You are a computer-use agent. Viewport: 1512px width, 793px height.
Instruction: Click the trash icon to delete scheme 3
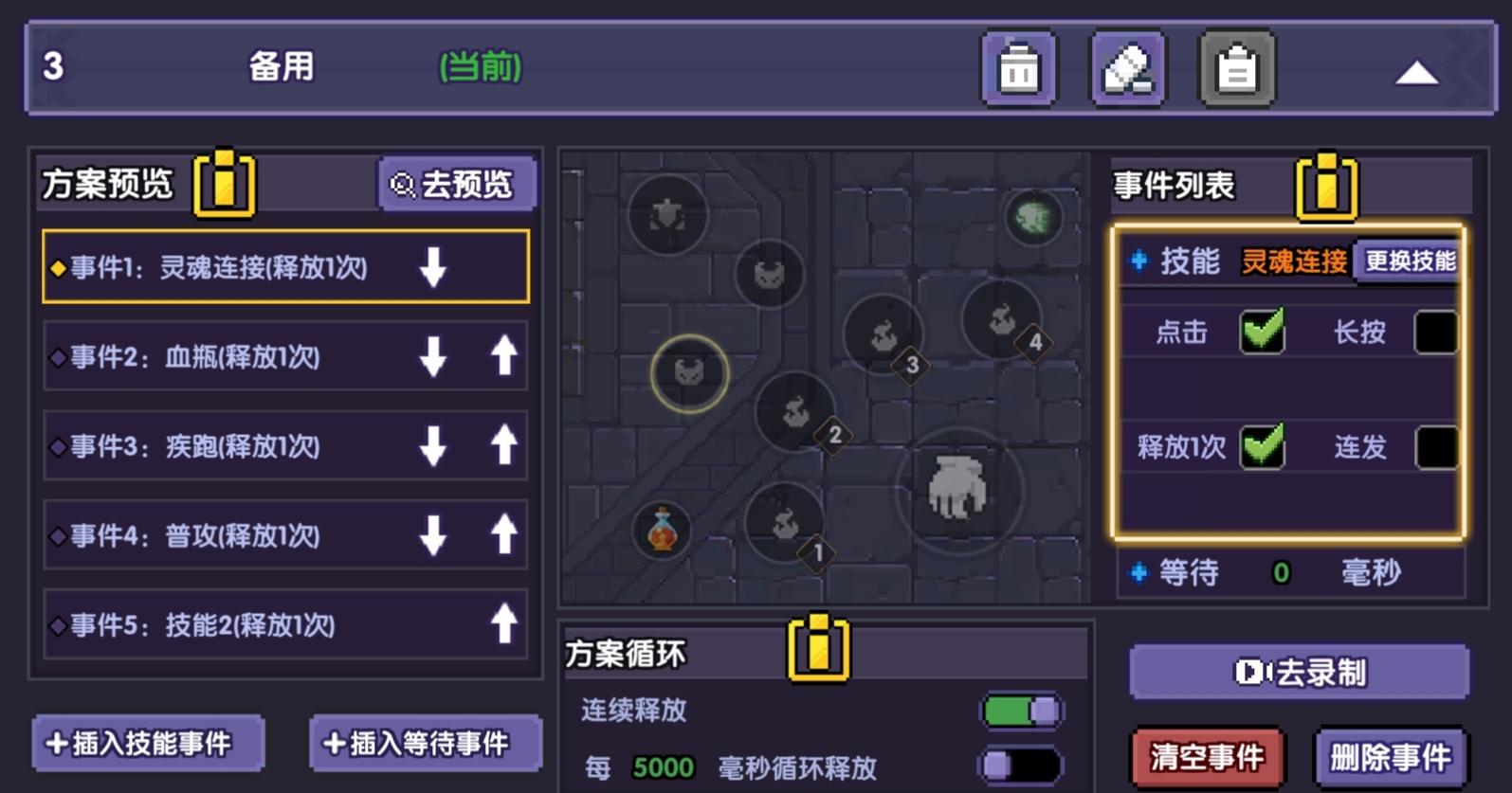click(x=1017, y=70)
